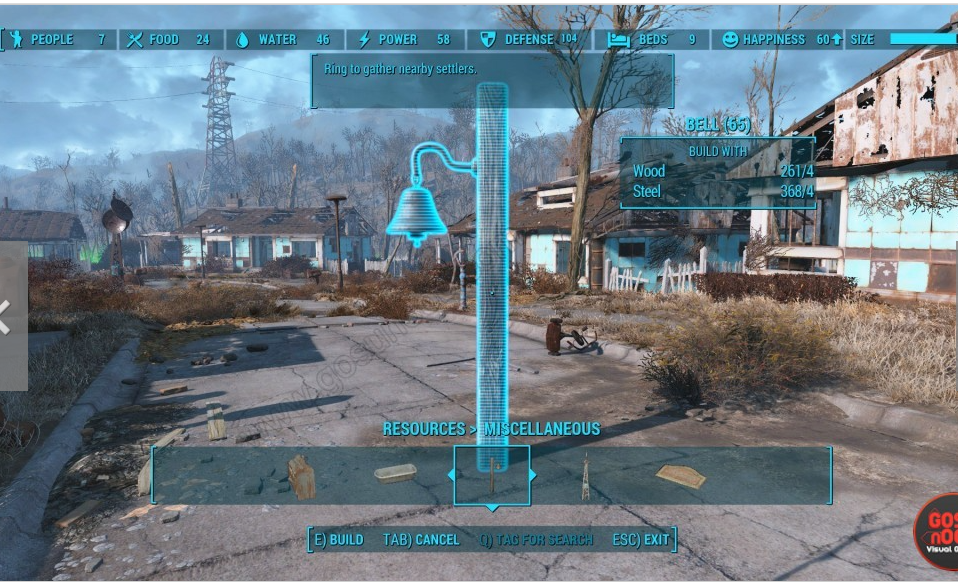Screen dimensions: 958x582
Task: Click the carousel's left arrow
Action: tap(450, 475)
